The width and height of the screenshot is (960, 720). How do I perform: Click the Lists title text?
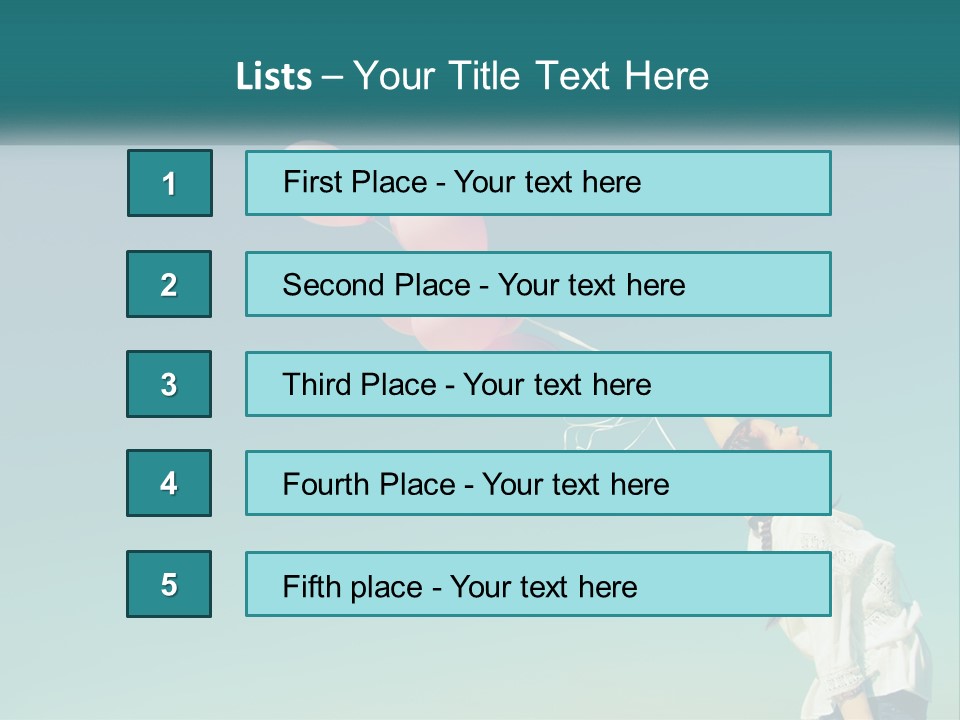(x=472, y=76)
